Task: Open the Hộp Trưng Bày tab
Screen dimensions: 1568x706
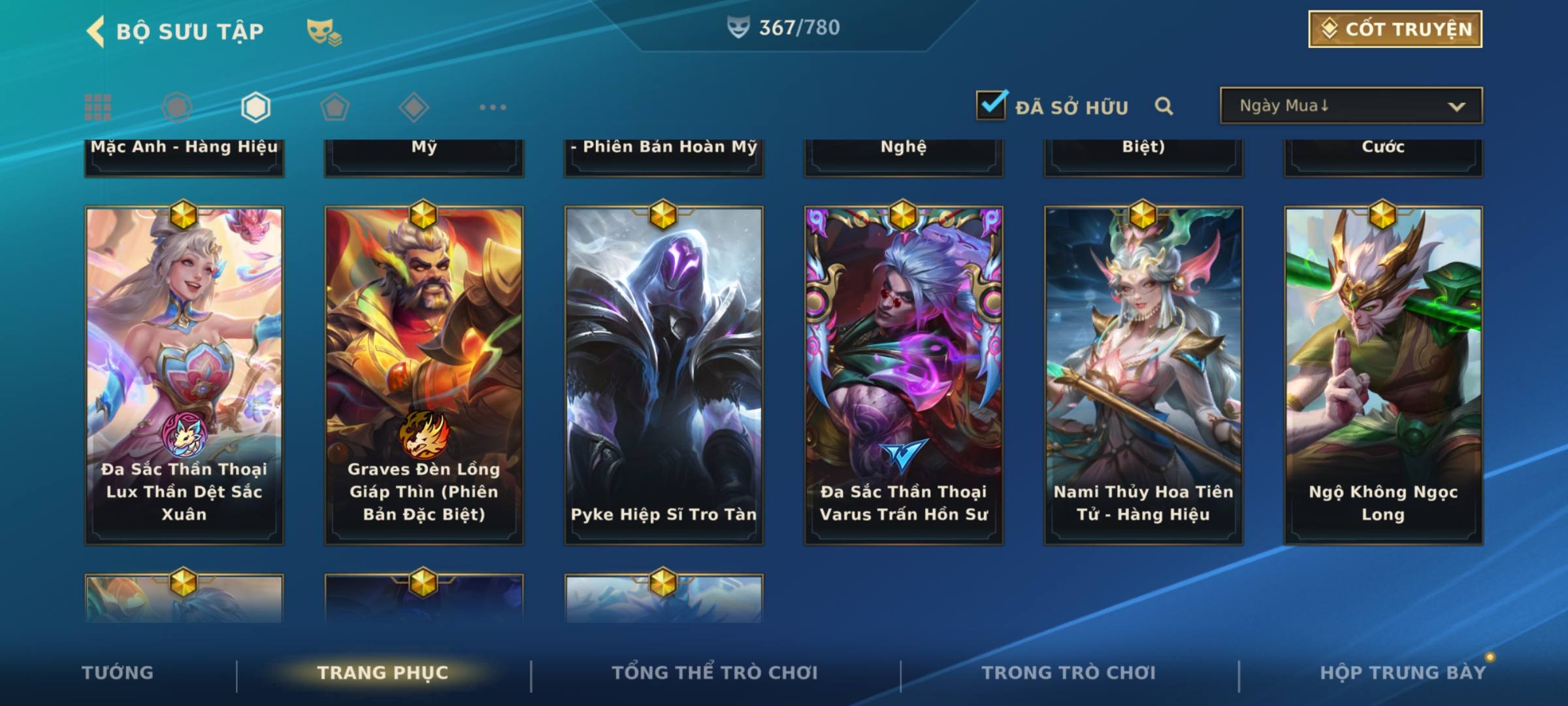Action: pos(1403,673)
